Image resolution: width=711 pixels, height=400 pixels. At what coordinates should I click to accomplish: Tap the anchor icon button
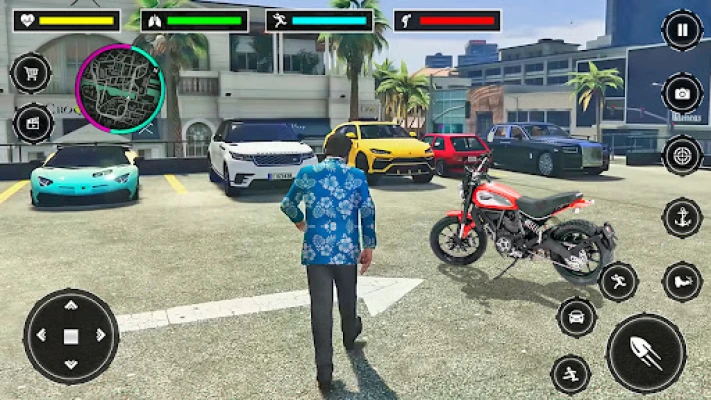point(682,218)
